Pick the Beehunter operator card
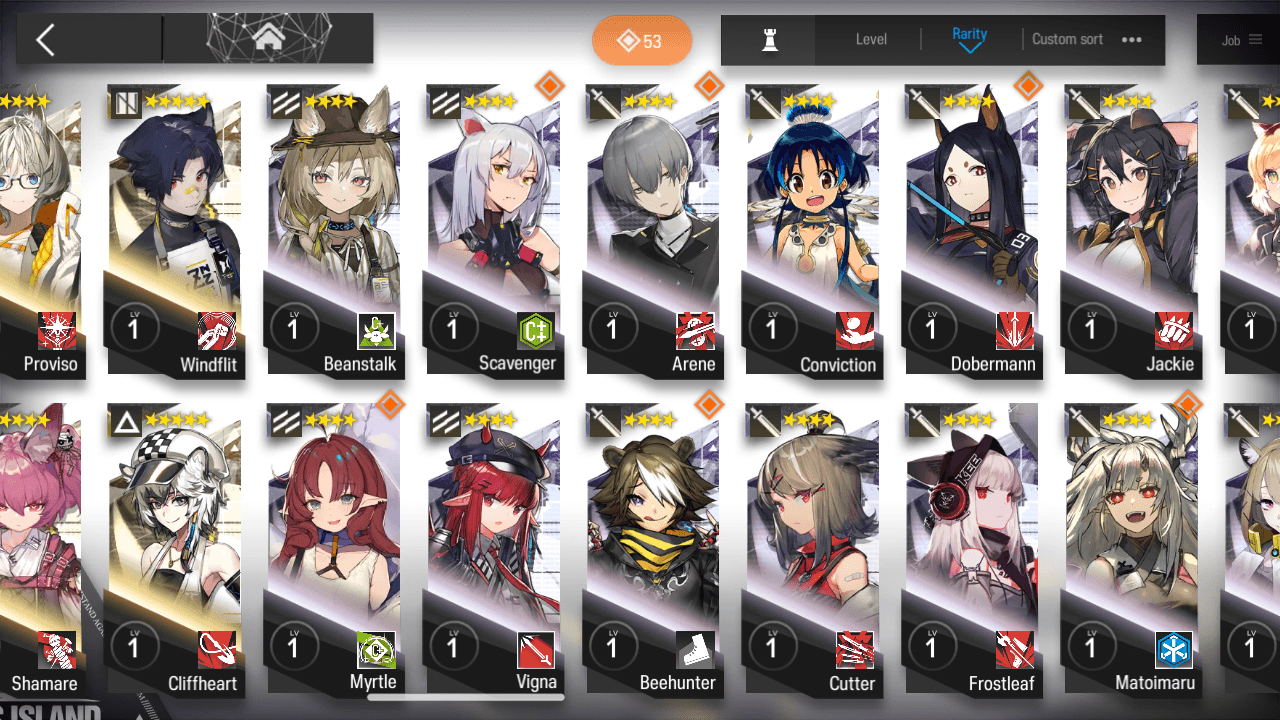The image size is (1280, 720). coord(653,550)
